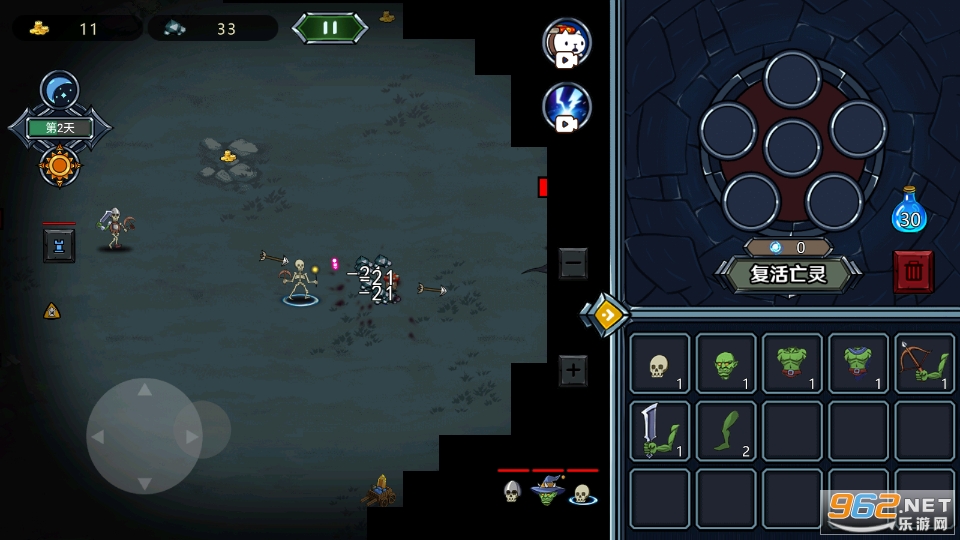The height and width of the screenshot is (540, 960).
Task: Use the virtual joystick pad
Action: click(x=145, y=435)
